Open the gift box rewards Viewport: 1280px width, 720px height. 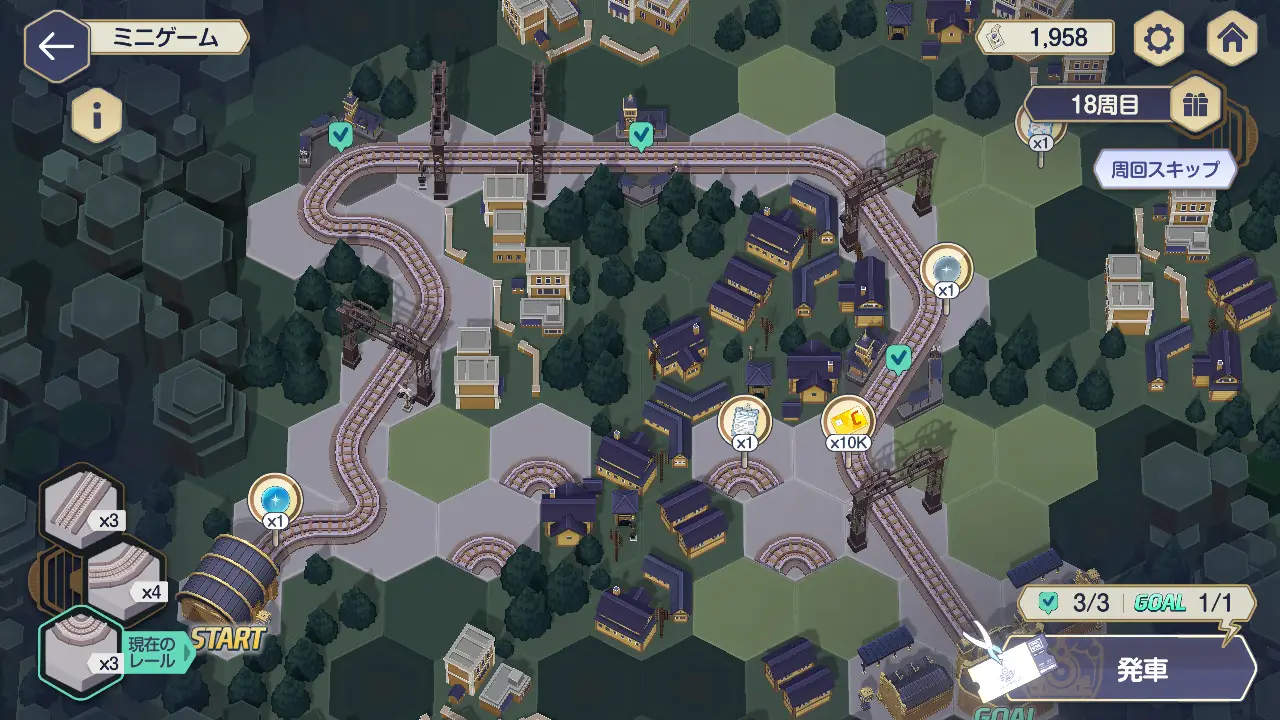(1196, 104)
